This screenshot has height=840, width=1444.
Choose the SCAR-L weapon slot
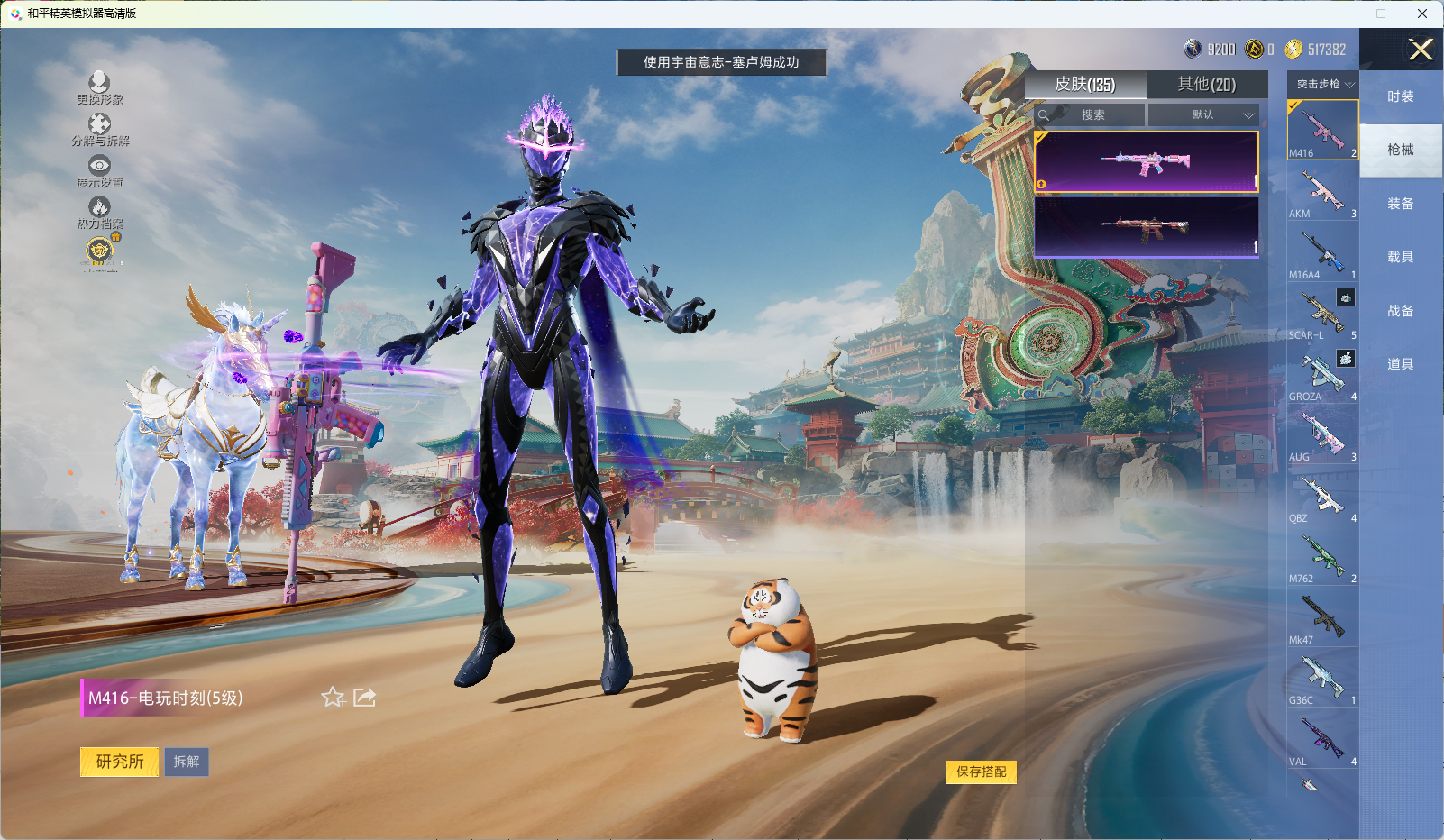(x=1322, y=314)
